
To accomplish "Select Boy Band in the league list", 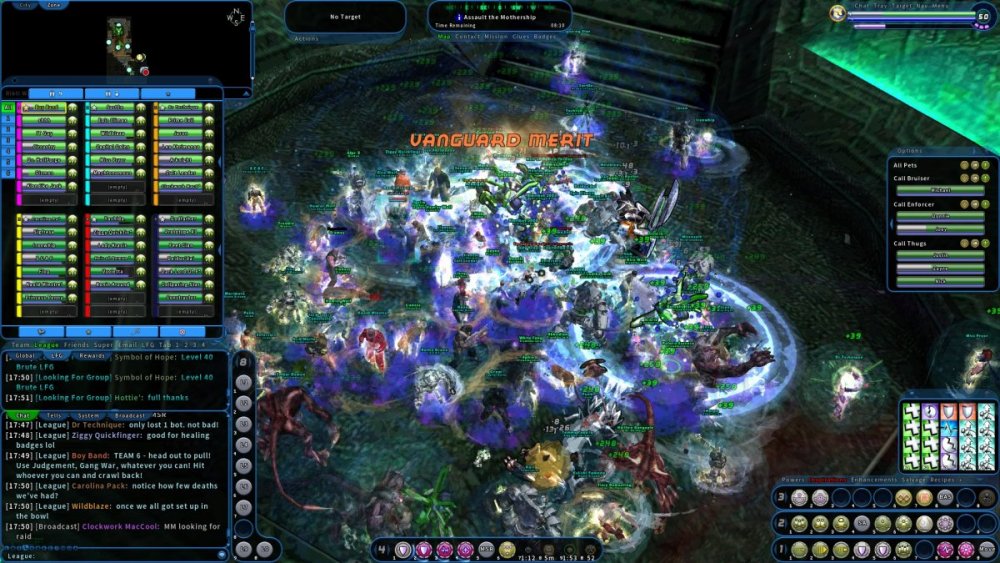I will pyautogui.click(x=45, y=107).
